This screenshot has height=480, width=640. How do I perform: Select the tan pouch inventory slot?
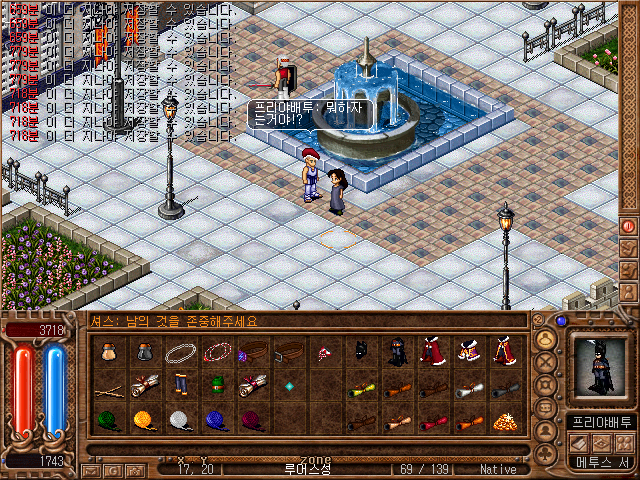(x=109, y=352)
